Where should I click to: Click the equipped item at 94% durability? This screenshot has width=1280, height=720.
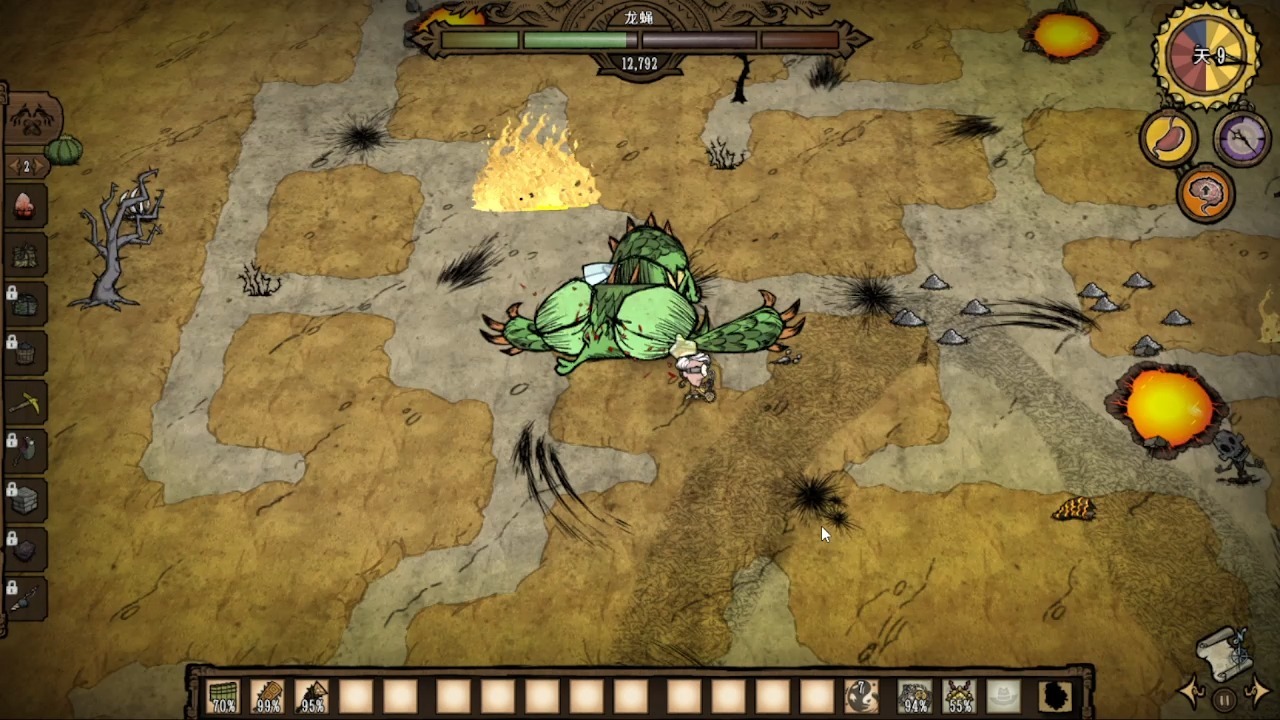click(914, 696)
